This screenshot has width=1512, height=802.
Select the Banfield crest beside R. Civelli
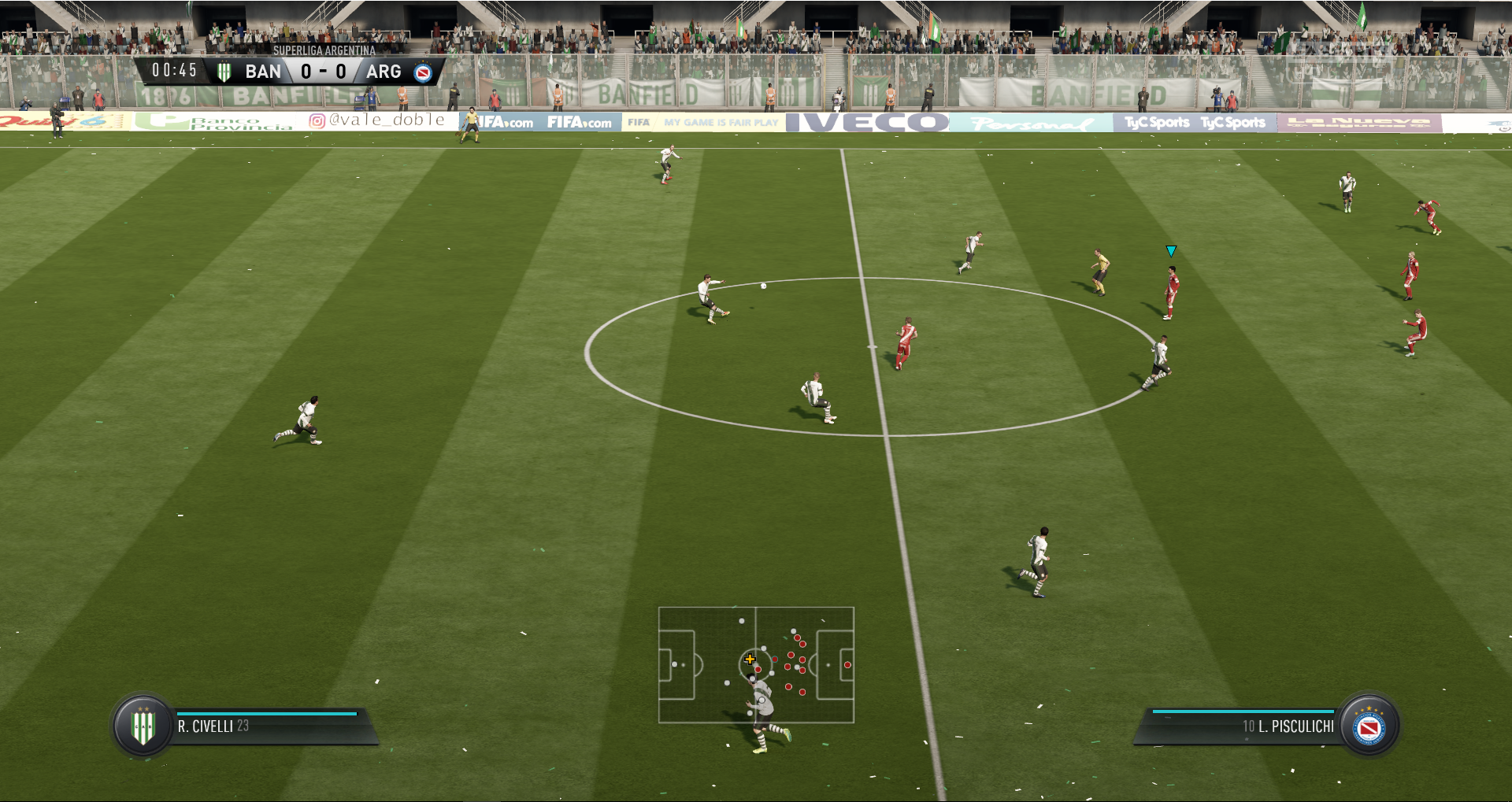(143, 726)
